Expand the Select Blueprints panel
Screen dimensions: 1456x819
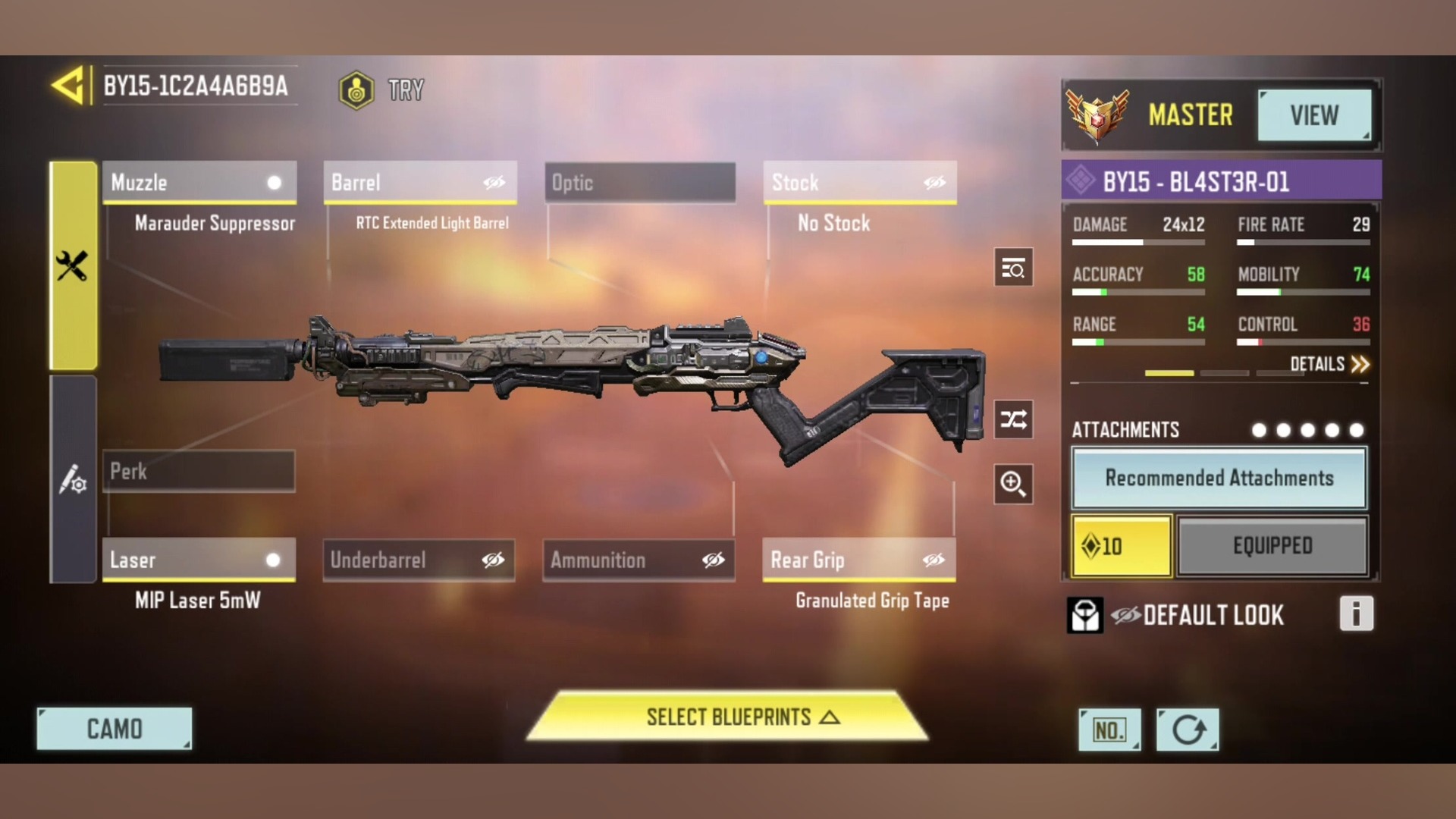(x=728, y=717)
